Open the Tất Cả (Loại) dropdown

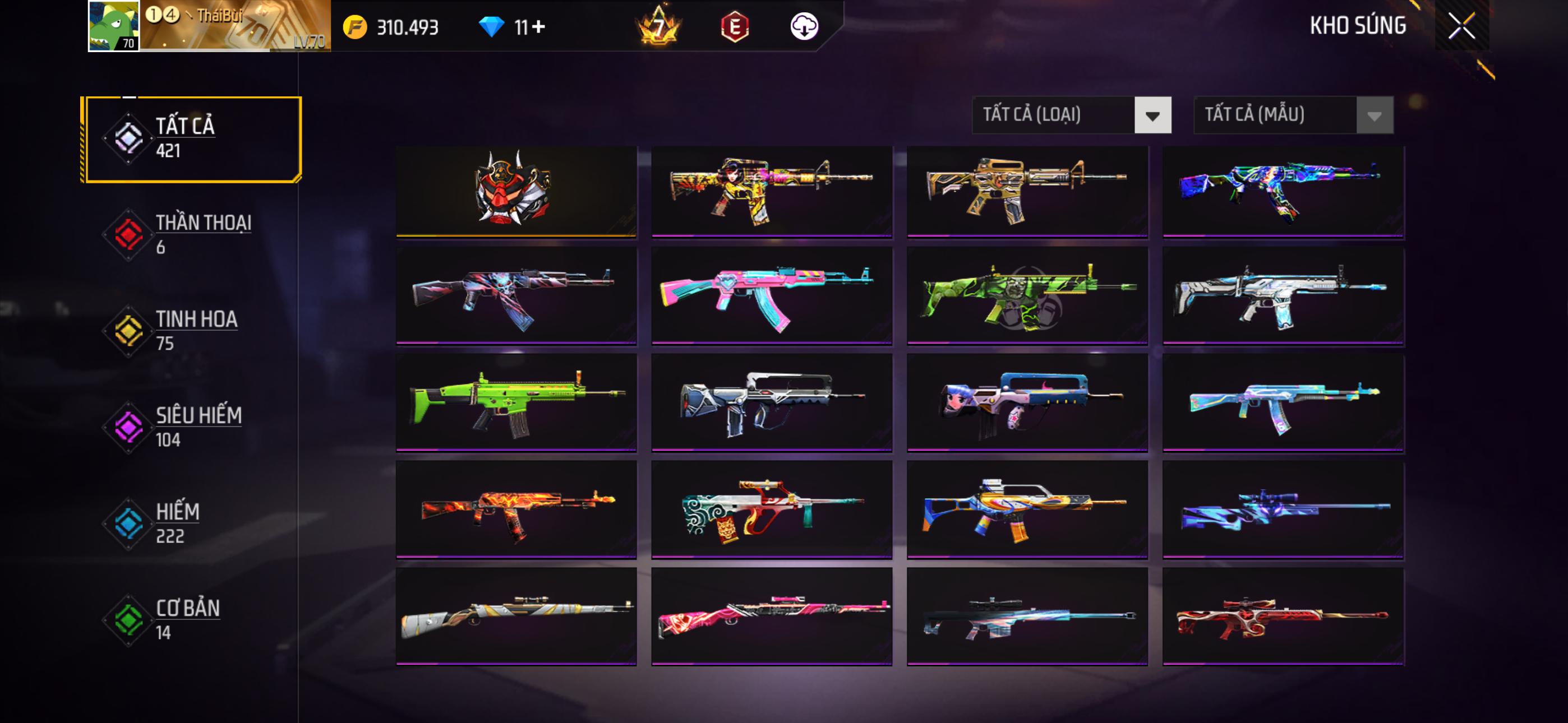point(1071,115)
